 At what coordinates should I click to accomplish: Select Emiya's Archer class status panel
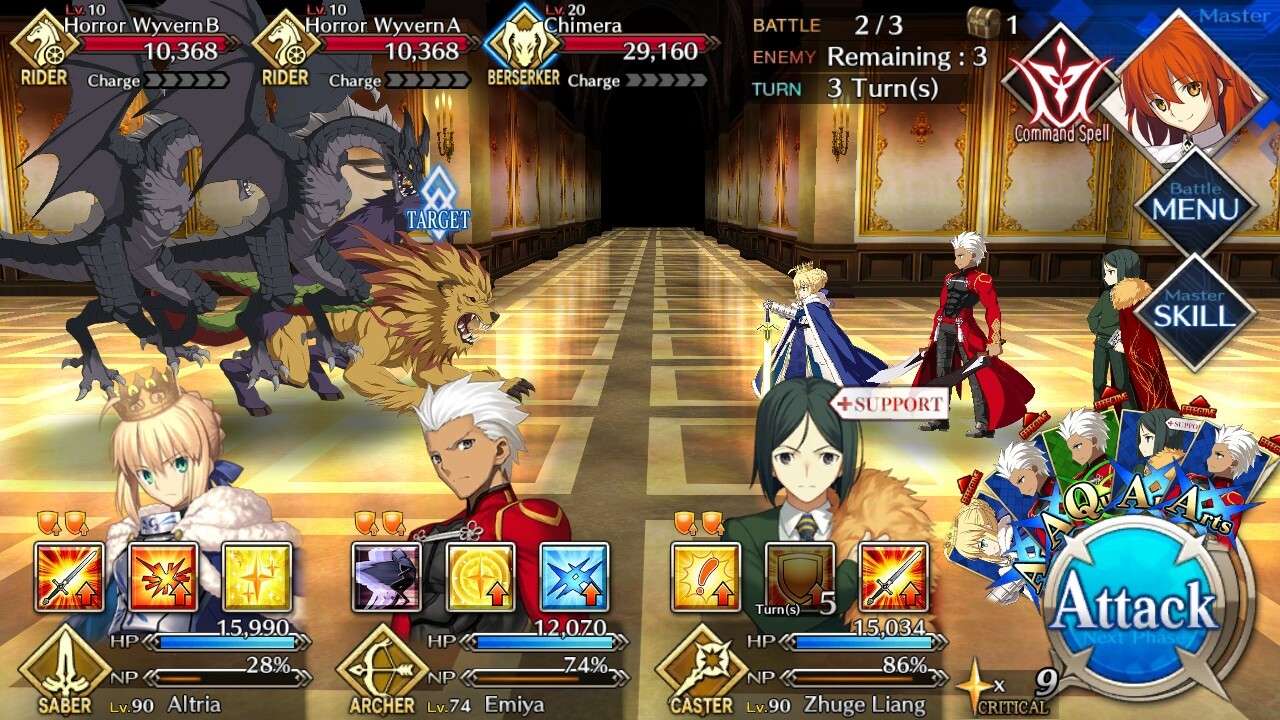tap(480, 670)
